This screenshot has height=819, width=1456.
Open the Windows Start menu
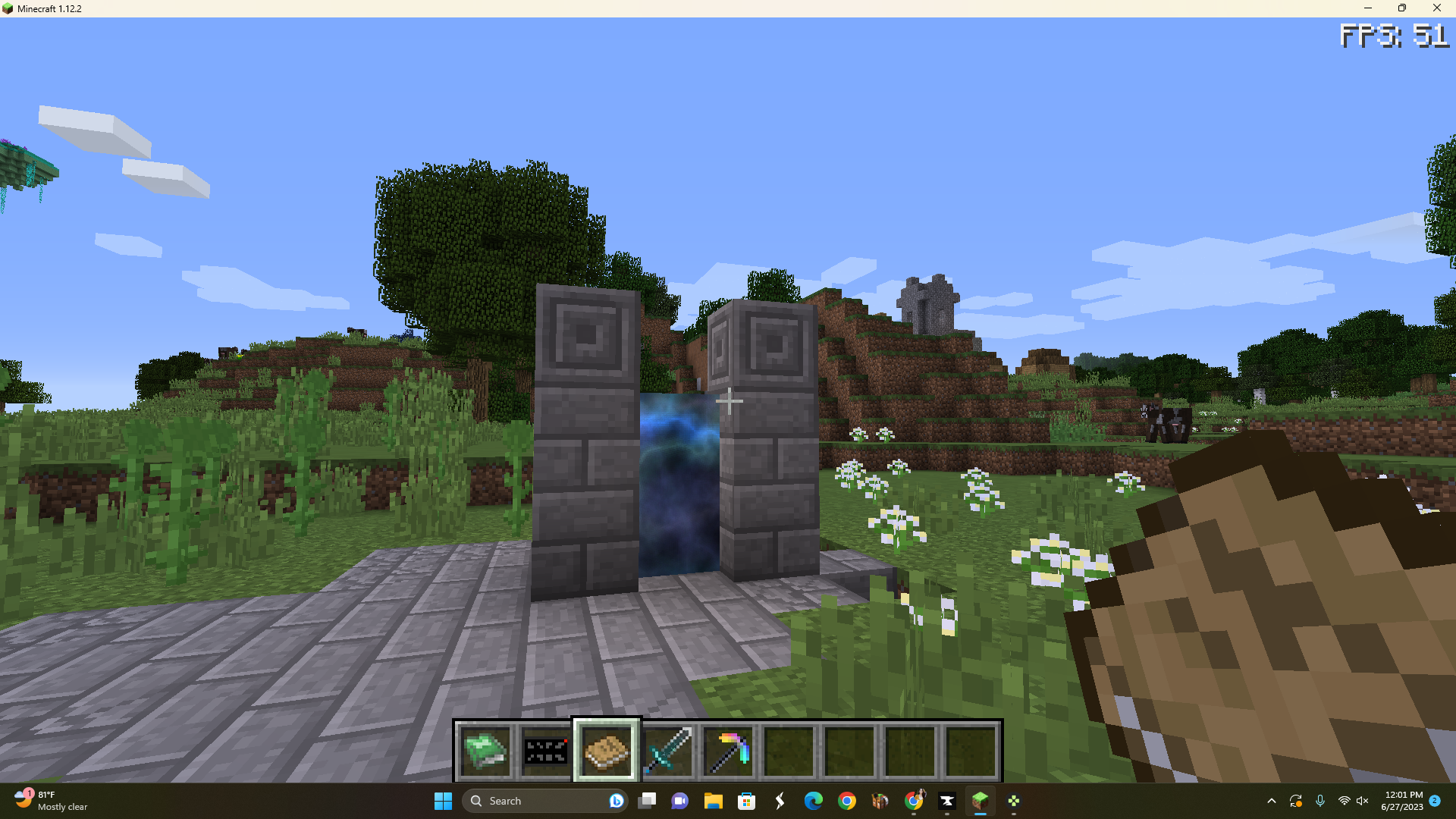pos(444,801)
